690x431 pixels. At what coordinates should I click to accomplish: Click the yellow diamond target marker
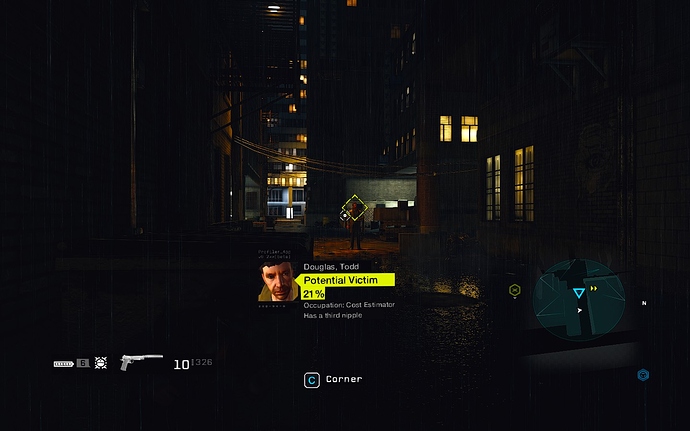coord(355,208)
